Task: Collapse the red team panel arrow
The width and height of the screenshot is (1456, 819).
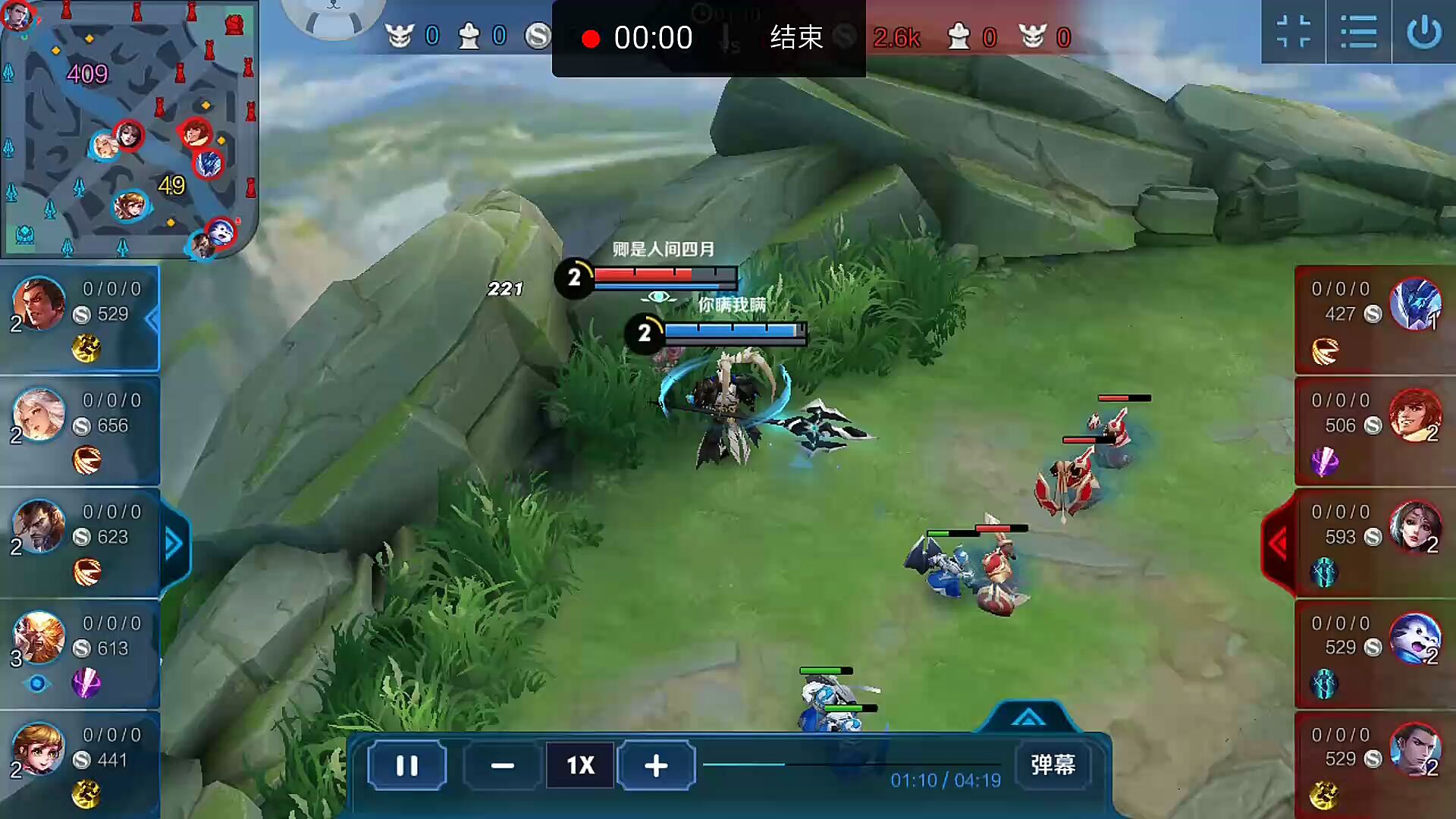Action: pos(1279,543)
